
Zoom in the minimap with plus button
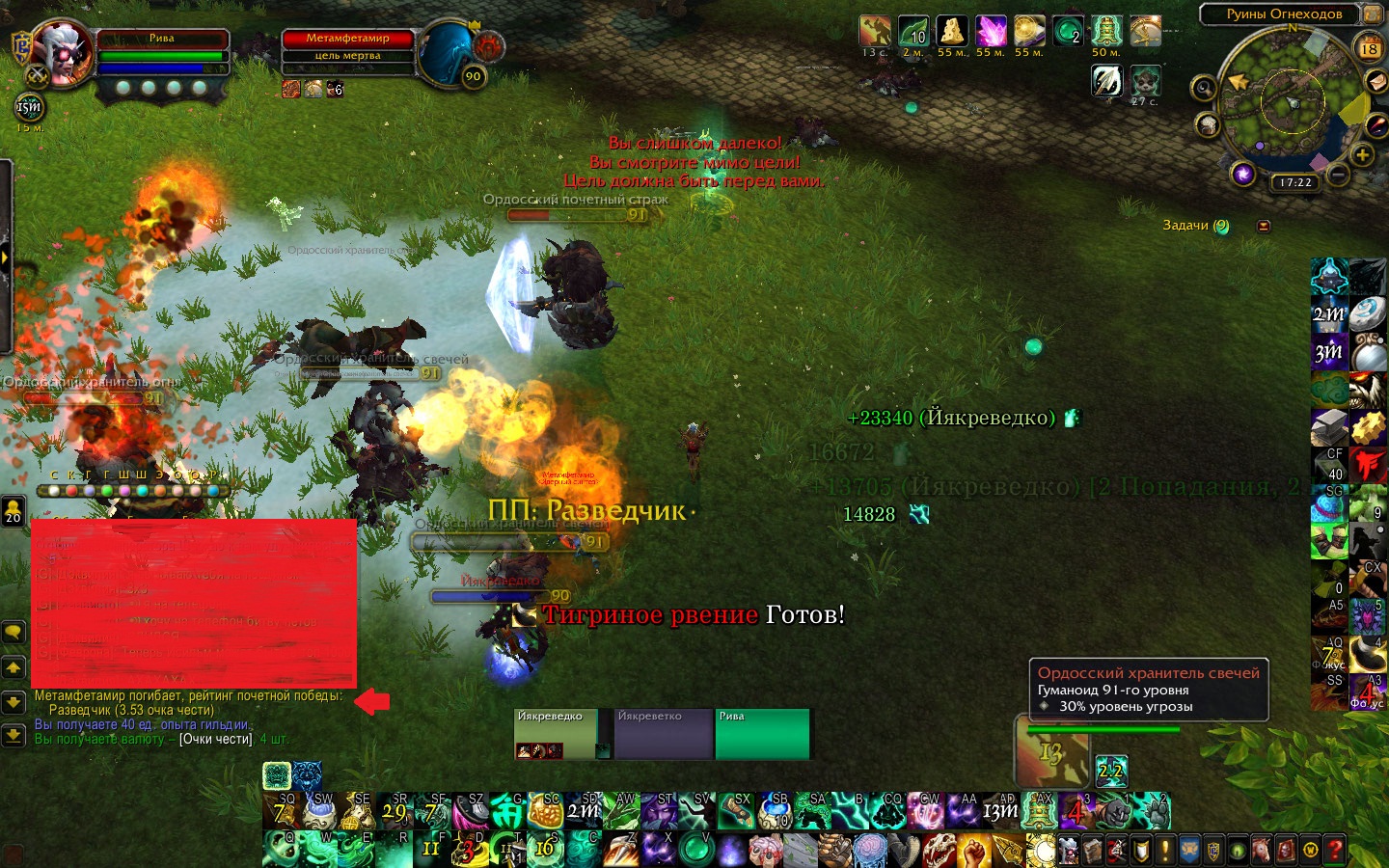[x=1362, y=154]
